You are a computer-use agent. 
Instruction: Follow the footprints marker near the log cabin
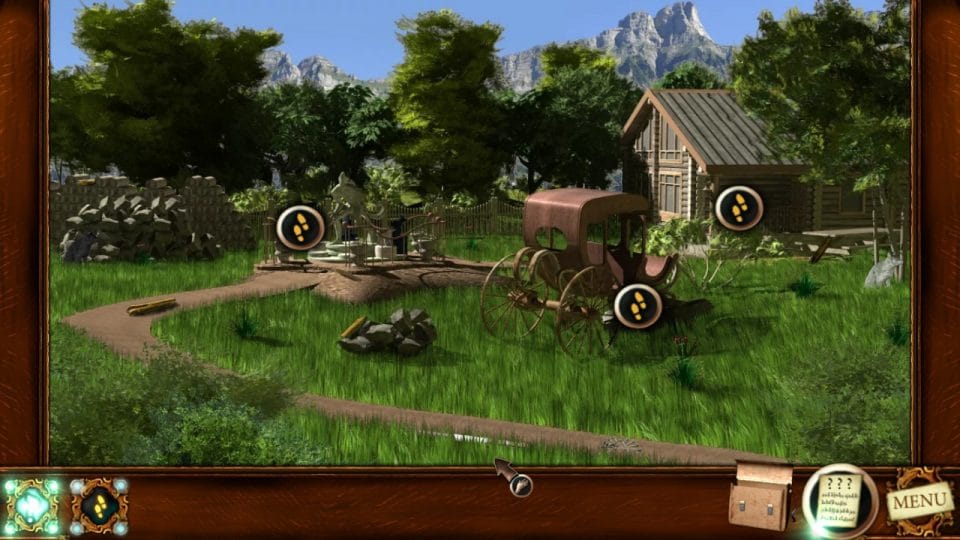pyautogui.click(x=739, y=208)
